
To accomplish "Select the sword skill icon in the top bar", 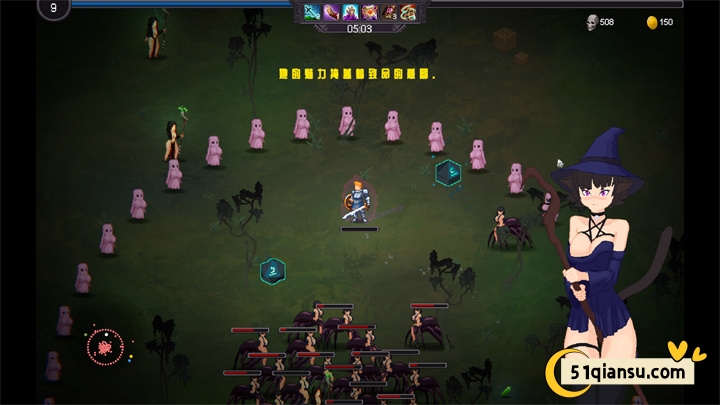I will (312, 12).
